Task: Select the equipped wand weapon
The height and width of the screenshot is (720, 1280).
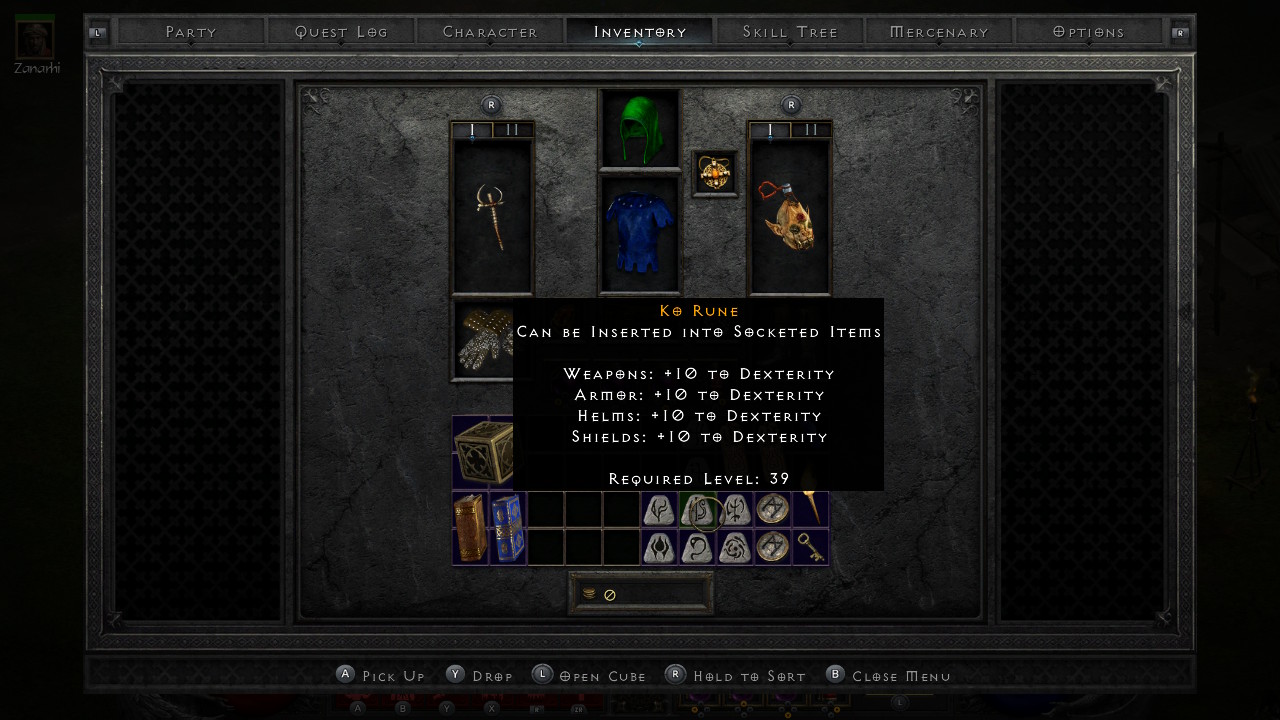Action: pos(492,216)
